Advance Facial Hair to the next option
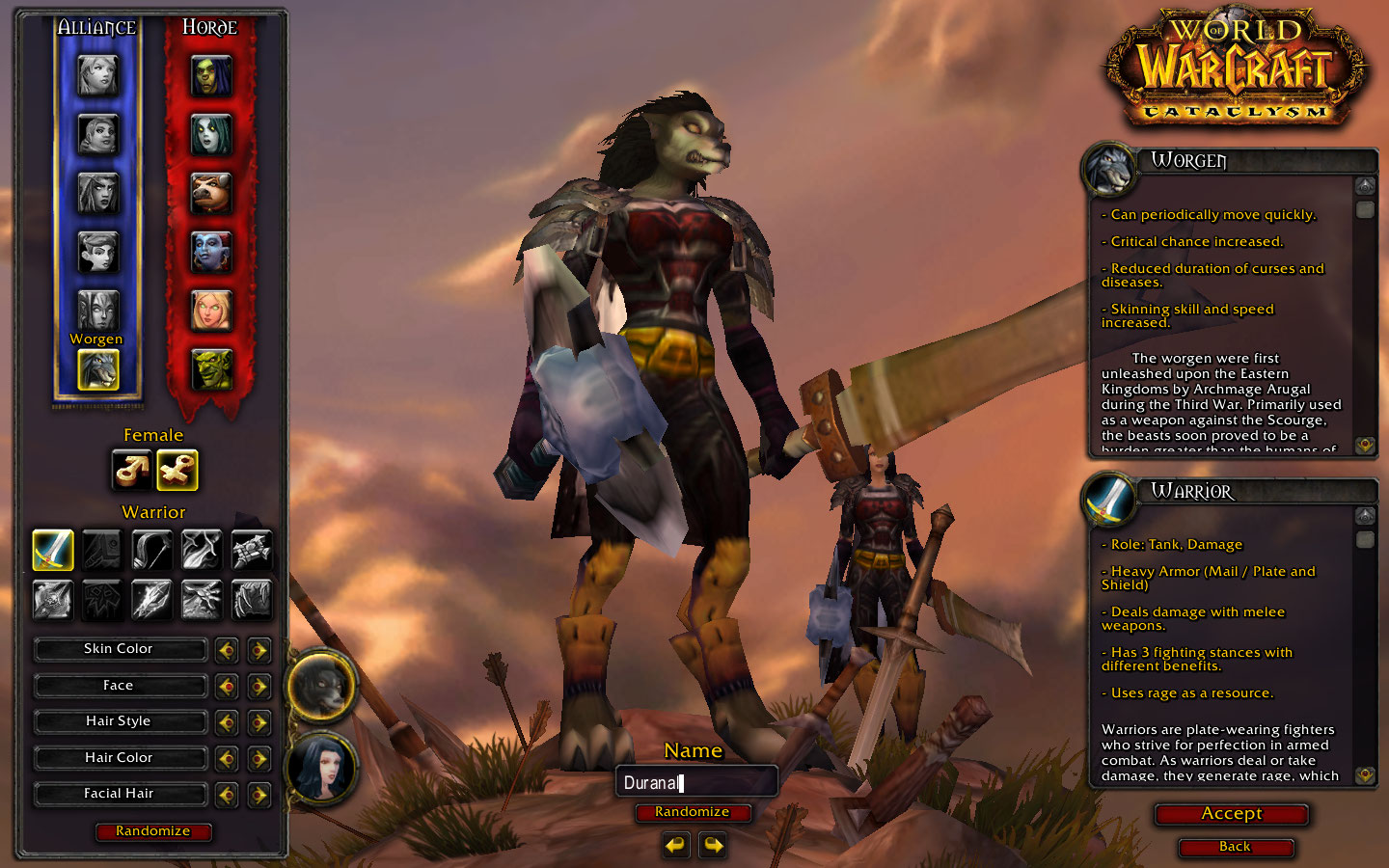This screenshot has height=868, width=1389. [259, 795]
